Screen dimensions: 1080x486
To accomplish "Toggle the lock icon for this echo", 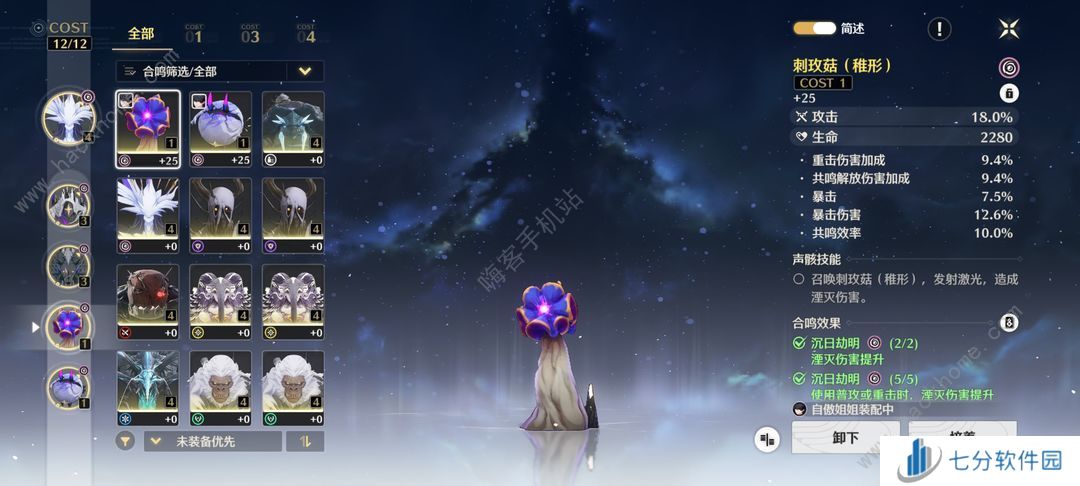I will 1009,93.
